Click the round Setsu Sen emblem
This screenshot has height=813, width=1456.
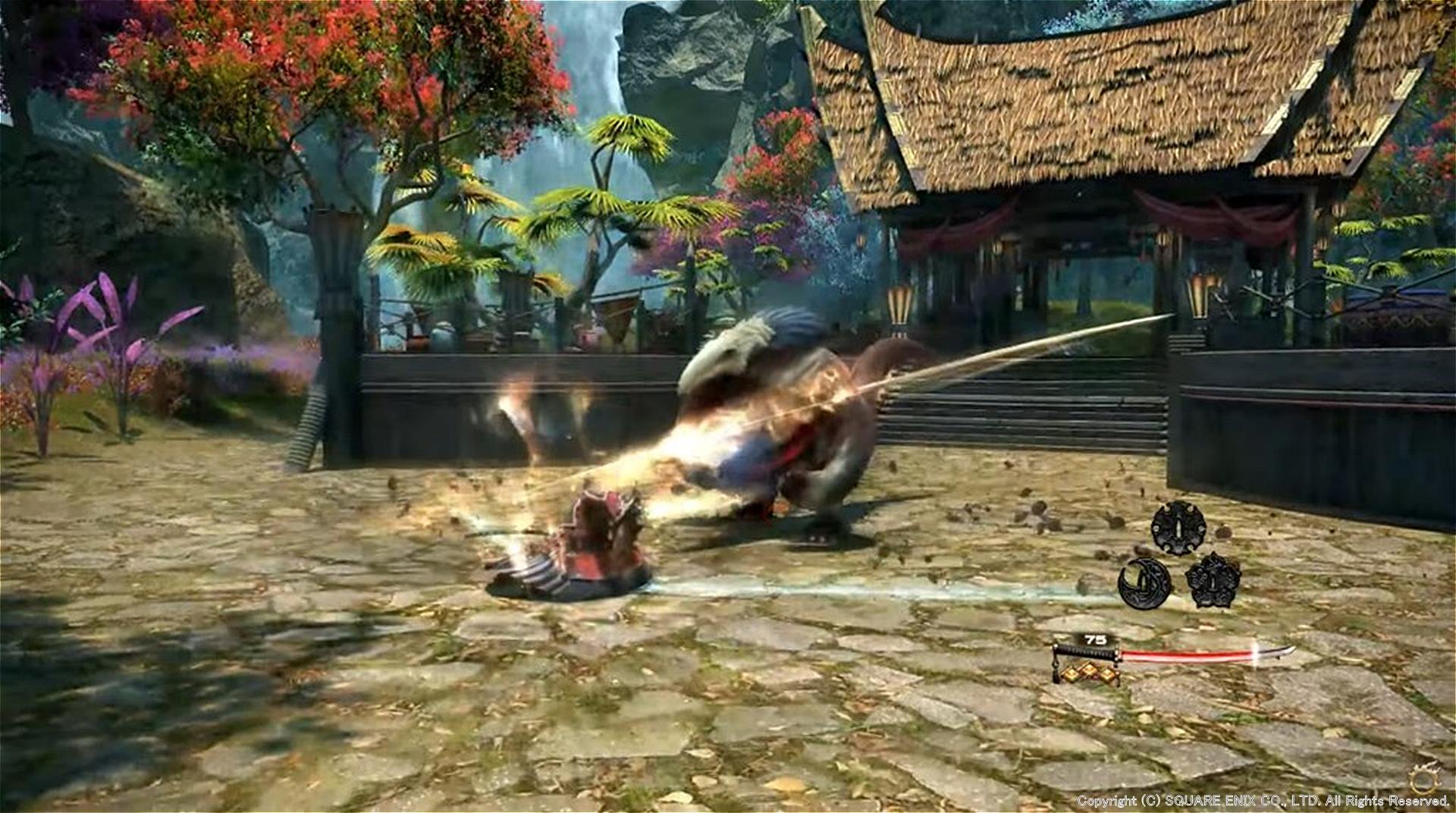pyautogui.click(x=1178, y=527)
